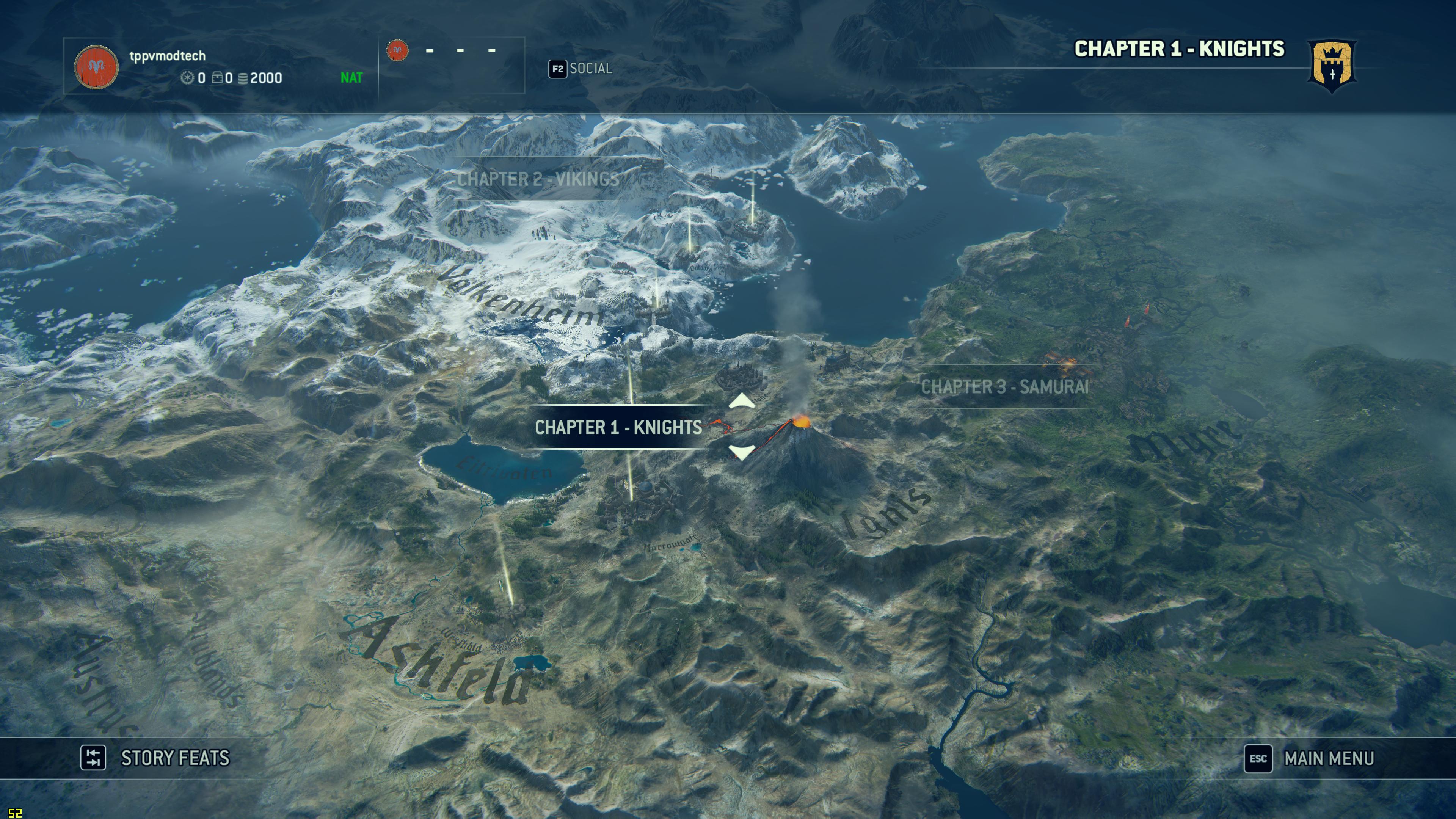
Task: Open the Social panel
Action: (581, 69)
